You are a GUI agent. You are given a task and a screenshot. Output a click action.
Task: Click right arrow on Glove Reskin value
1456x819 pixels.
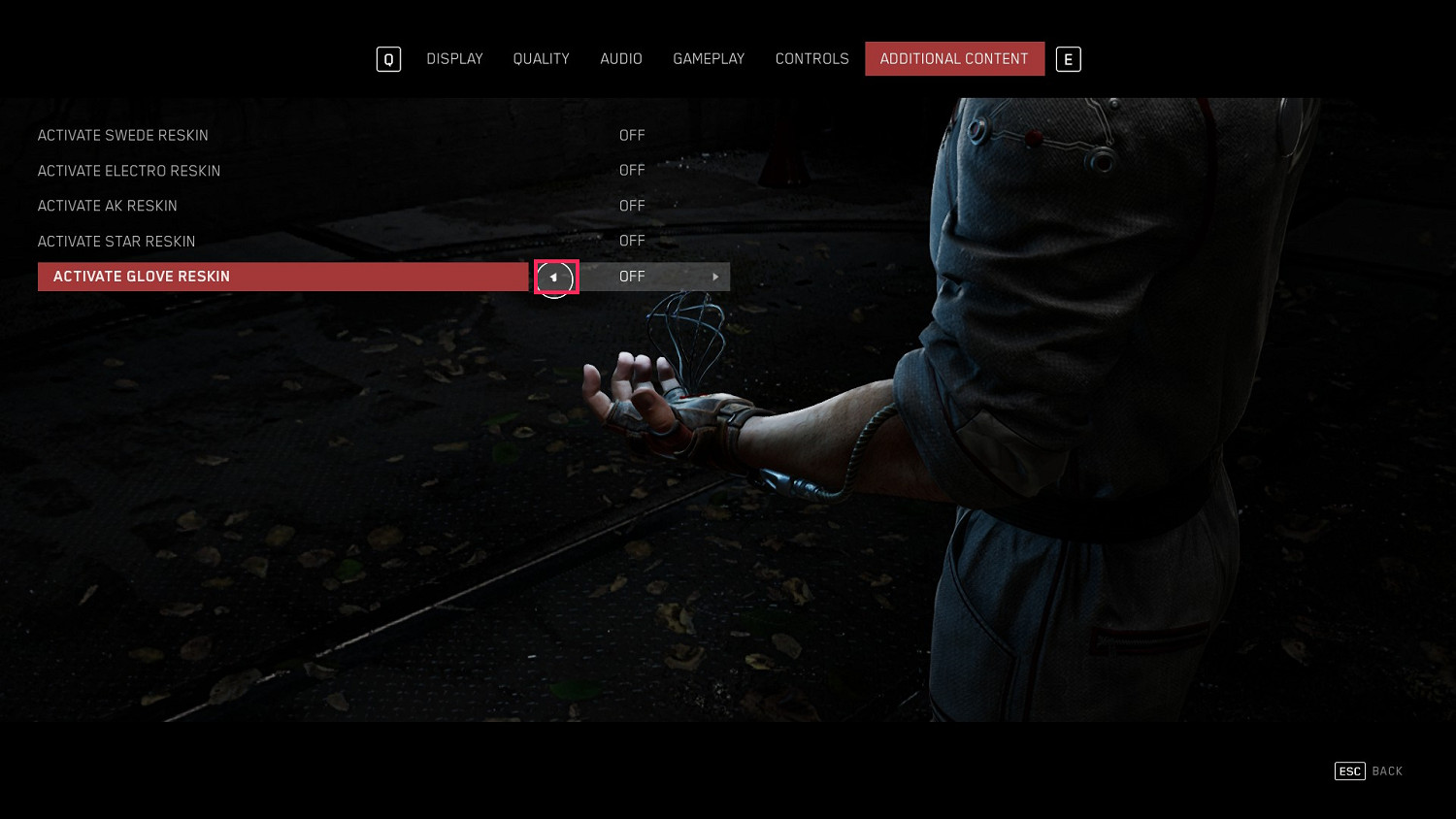pos(715,278)
